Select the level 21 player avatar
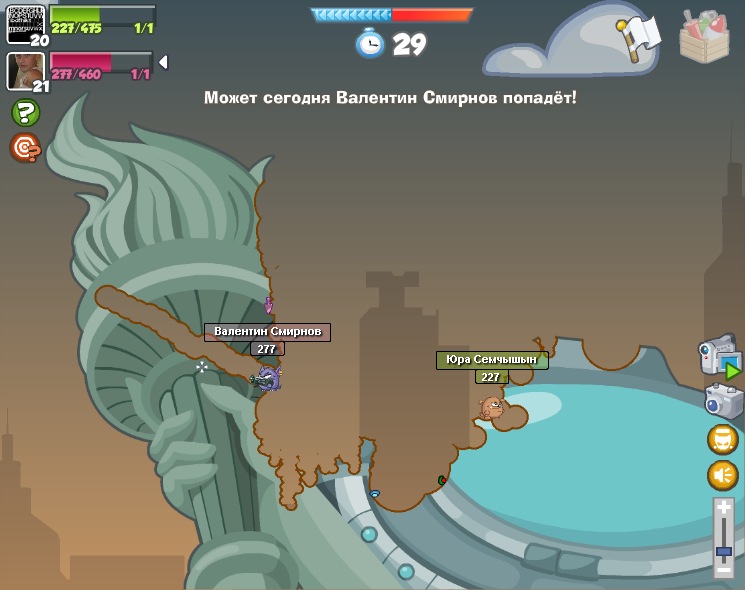The width and height of the screenshot is (745, 590). coord(25,70)
